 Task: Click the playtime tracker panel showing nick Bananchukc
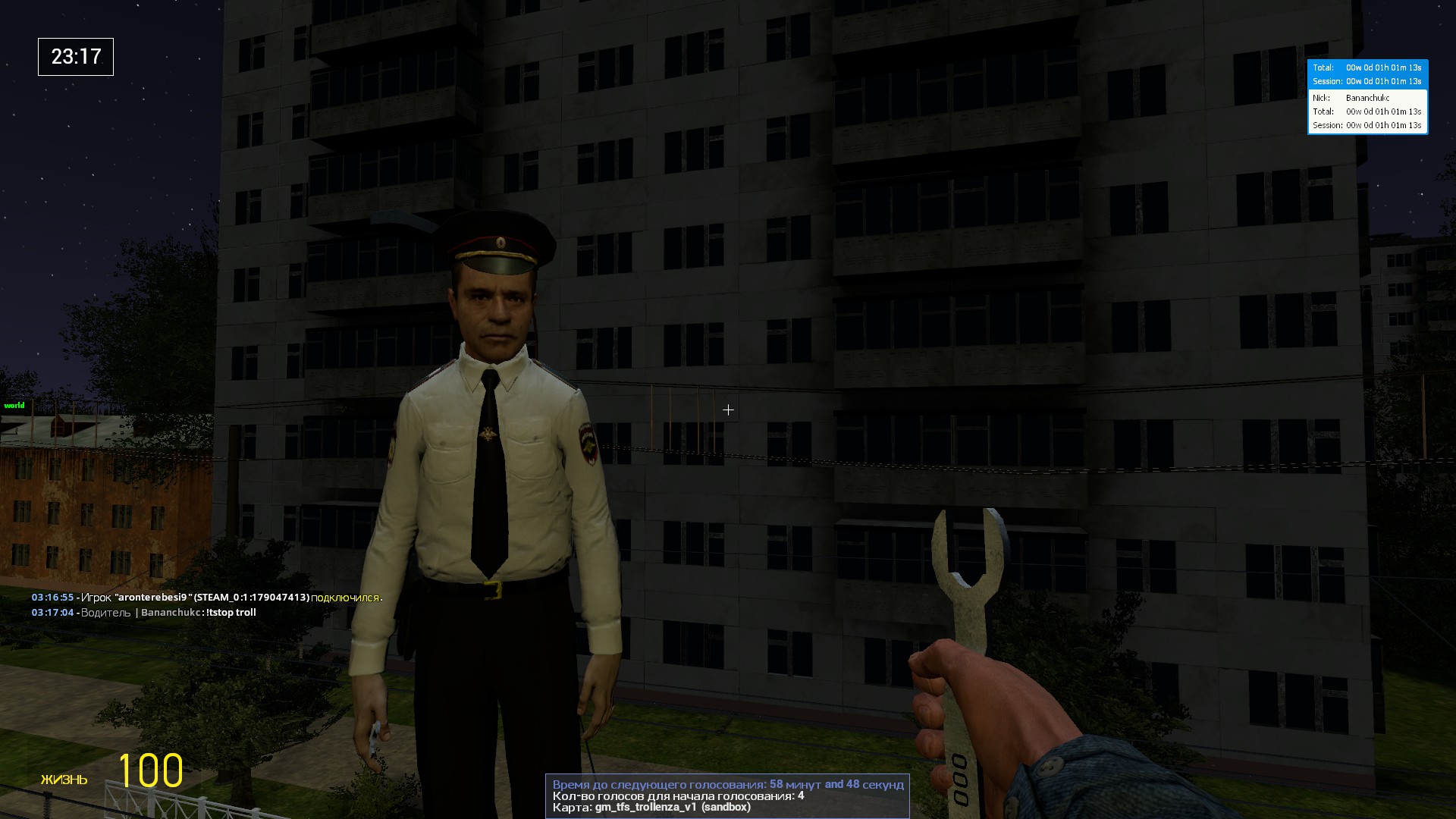coord(1367,97)
